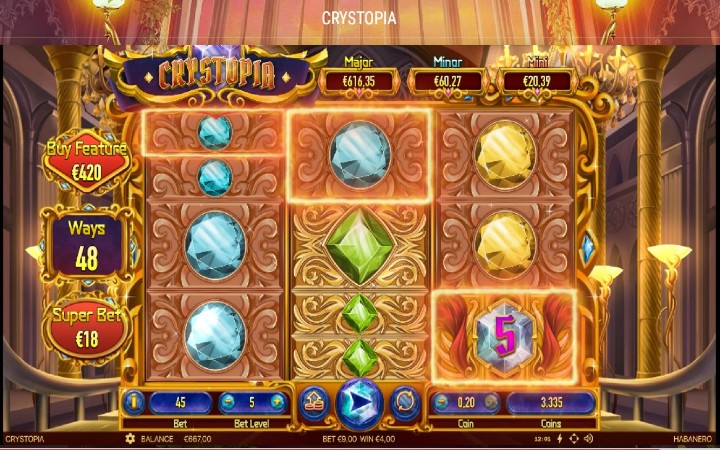Increase the bet level
720x450 pixels.
tap(278, 403)
